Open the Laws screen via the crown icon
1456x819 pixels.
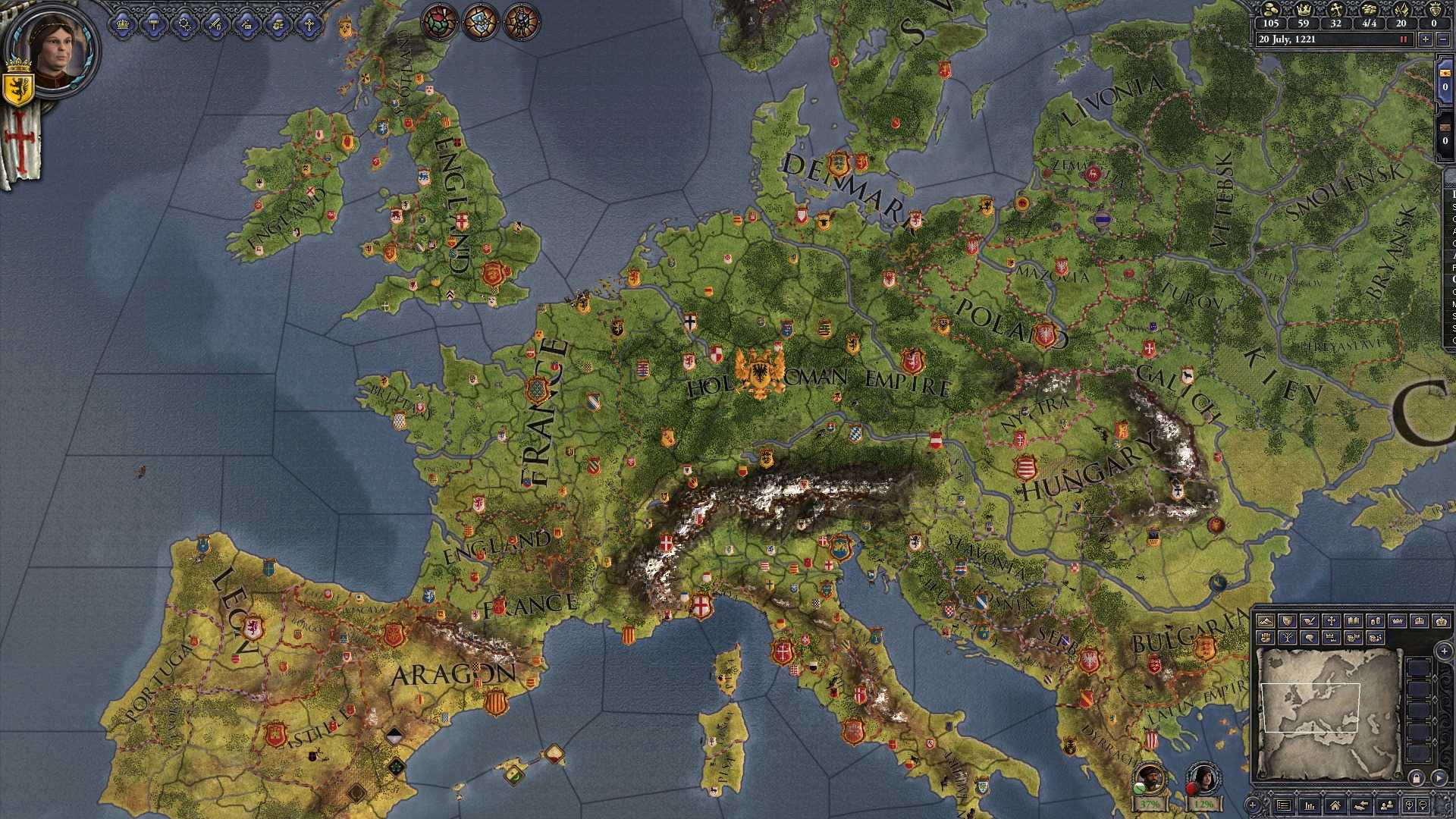click(x=124, y=24)
